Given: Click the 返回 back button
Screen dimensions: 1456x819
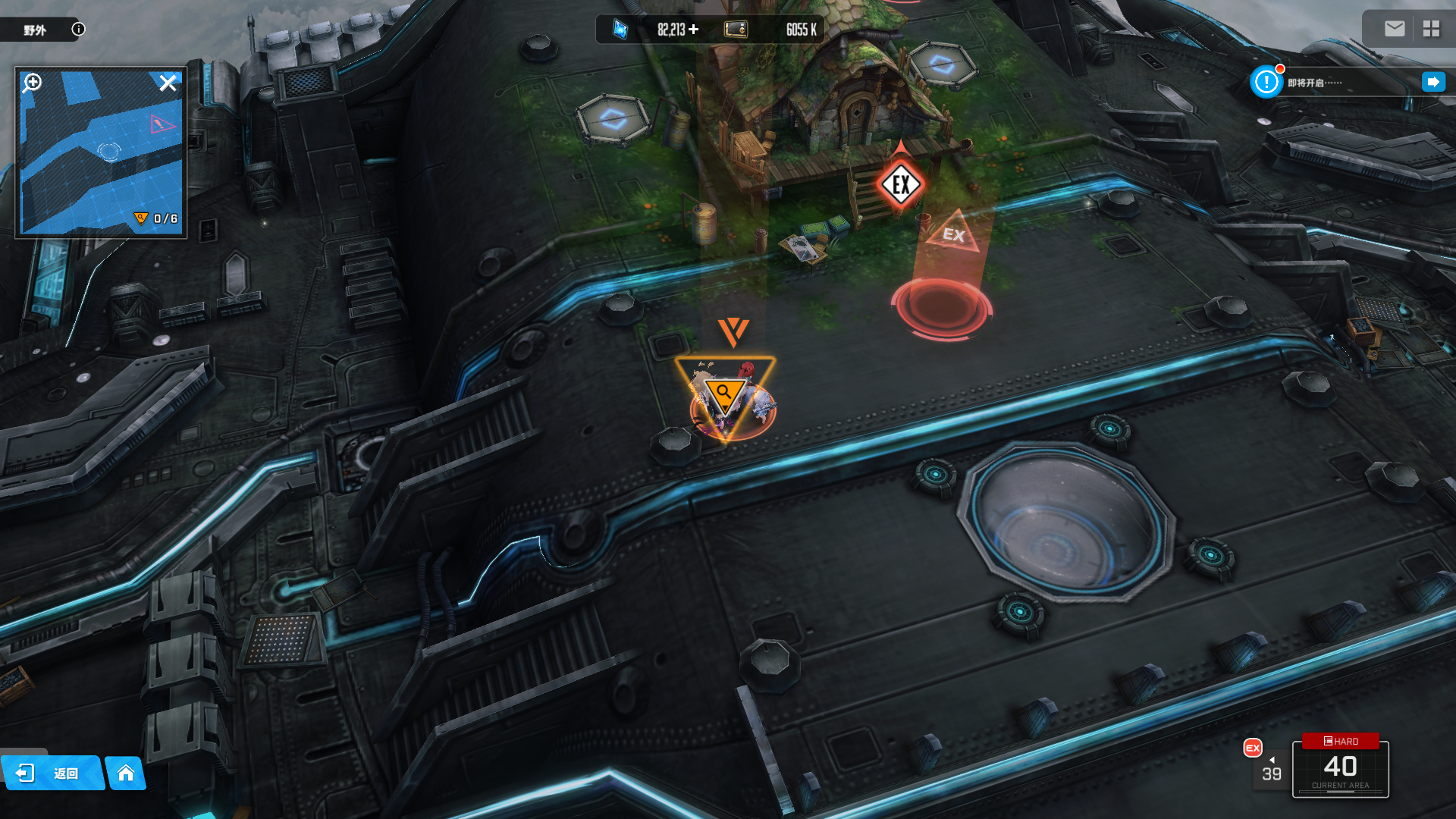Looking at the screenshot, I should [51, 773].
